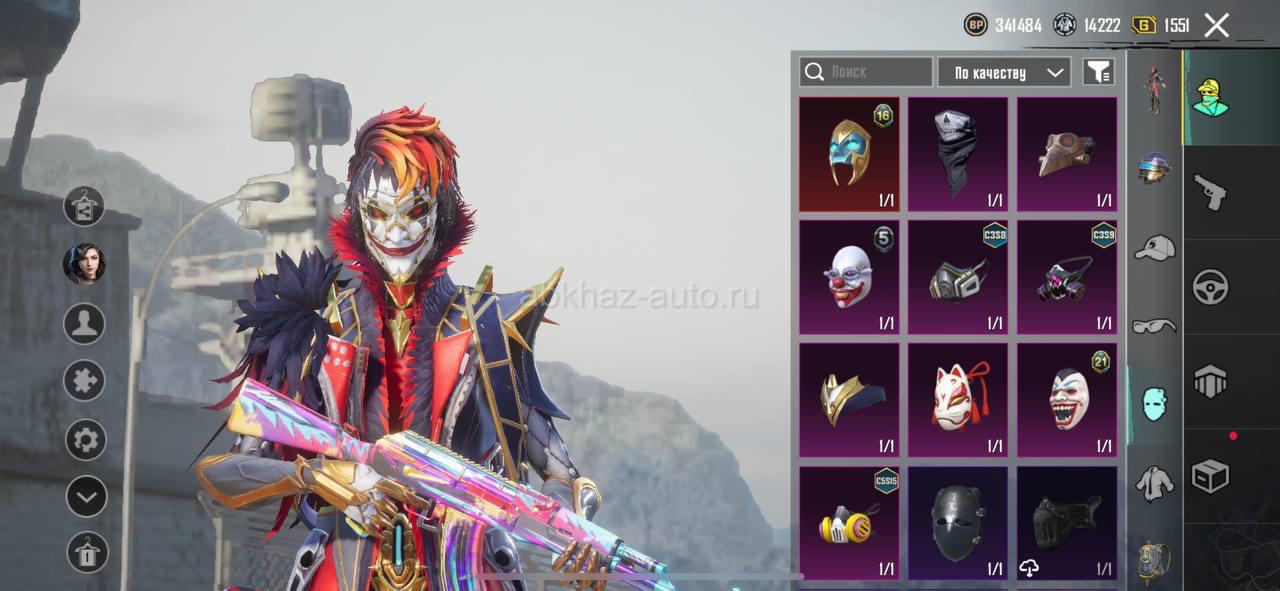1280x591 pixels.
Task: Click the puzzle piece icon
Action: coord(85,381)
